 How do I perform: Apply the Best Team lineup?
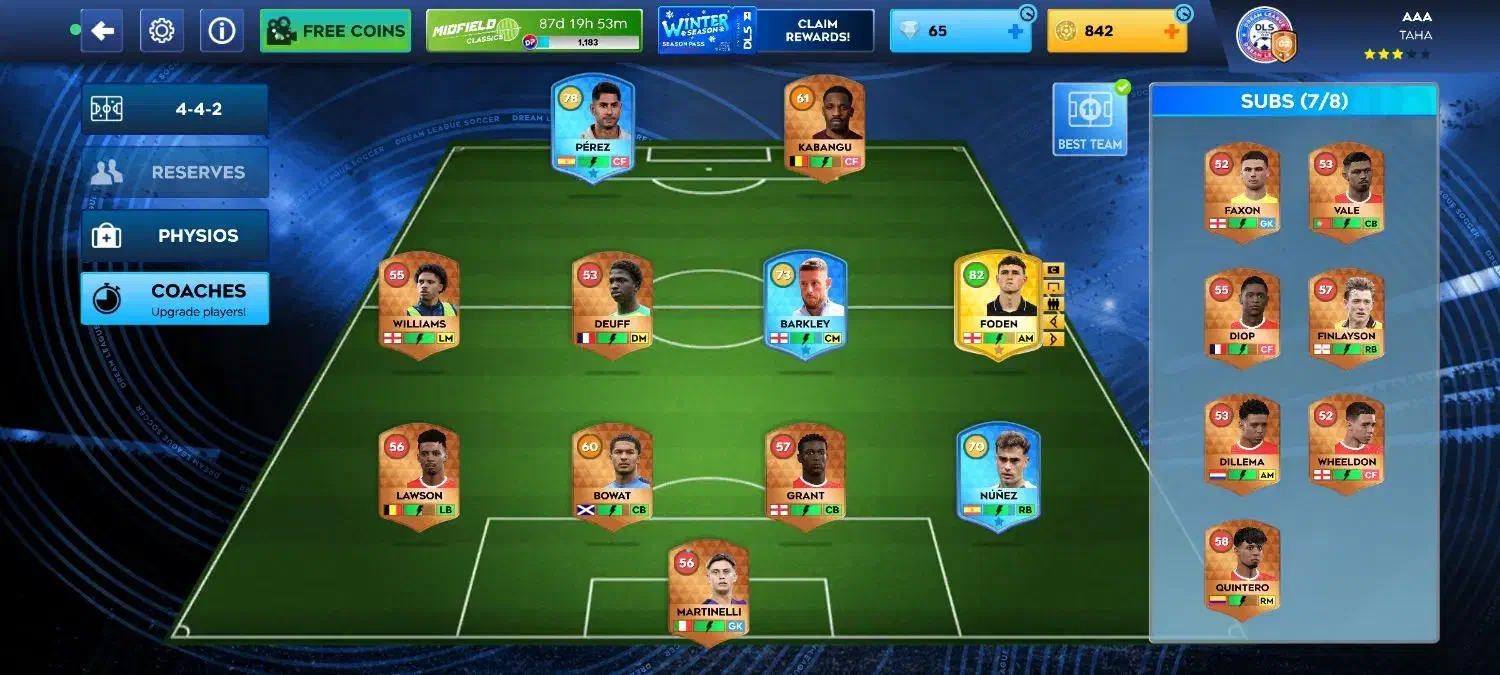tap(1089, 119)
